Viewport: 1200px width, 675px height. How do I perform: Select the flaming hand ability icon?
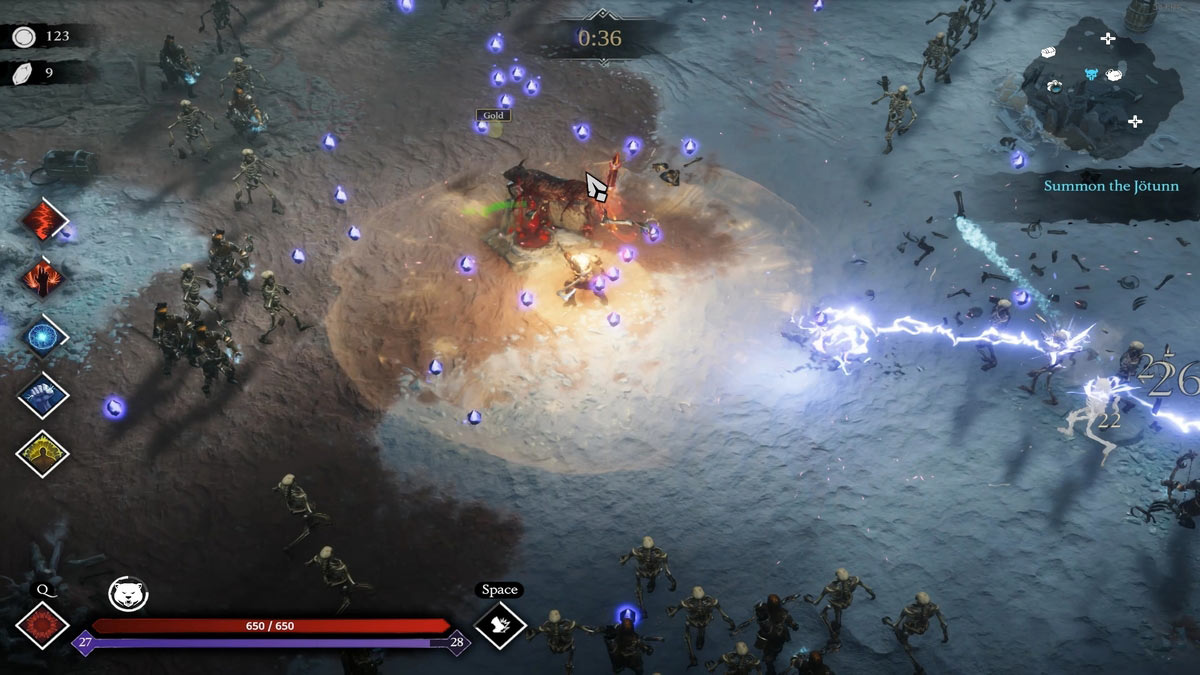coord(42,277)
